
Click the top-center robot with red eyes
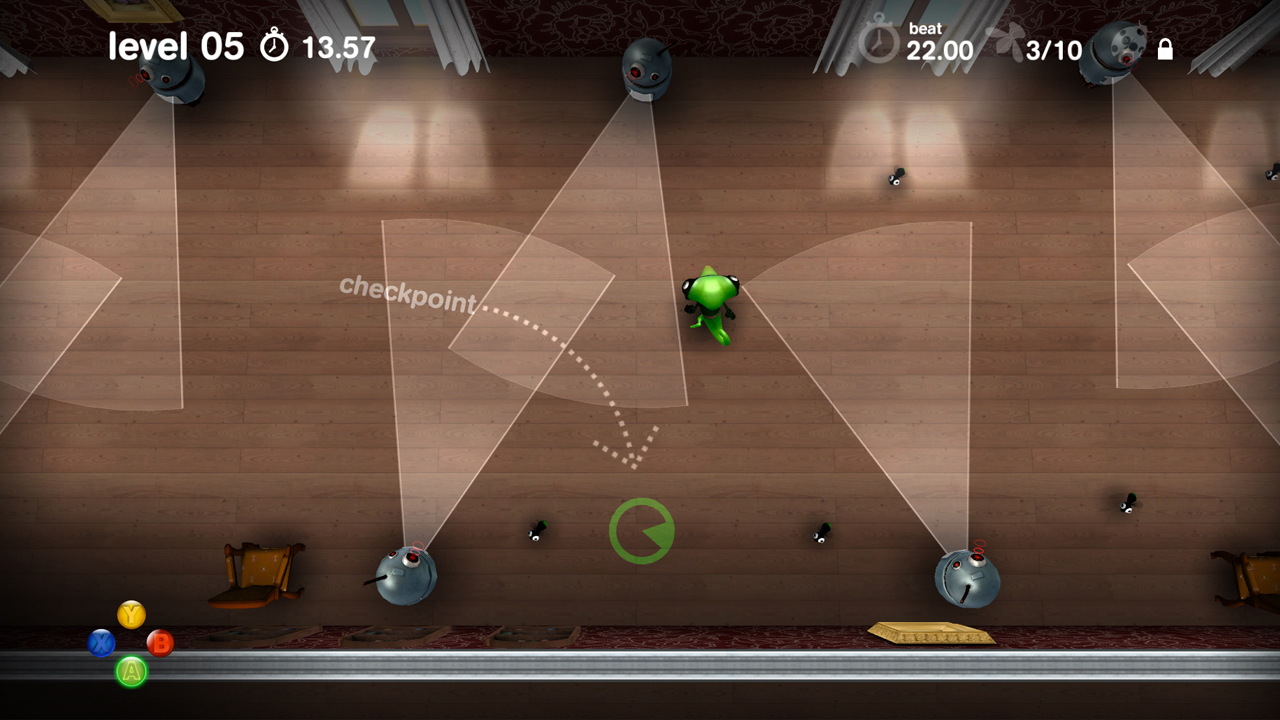(645, 70)
